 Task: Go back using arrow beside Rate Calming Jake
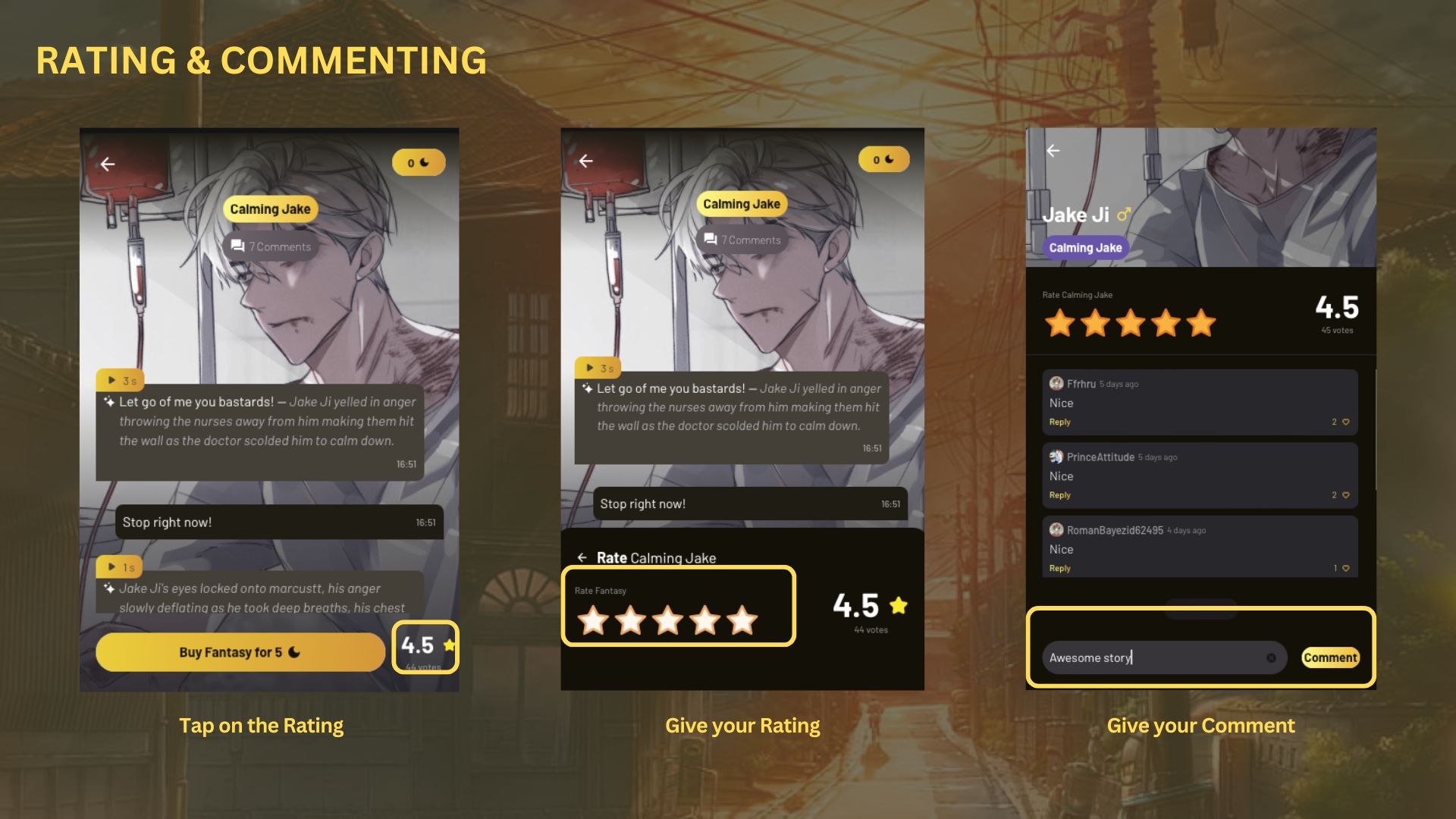pos(582,558)
